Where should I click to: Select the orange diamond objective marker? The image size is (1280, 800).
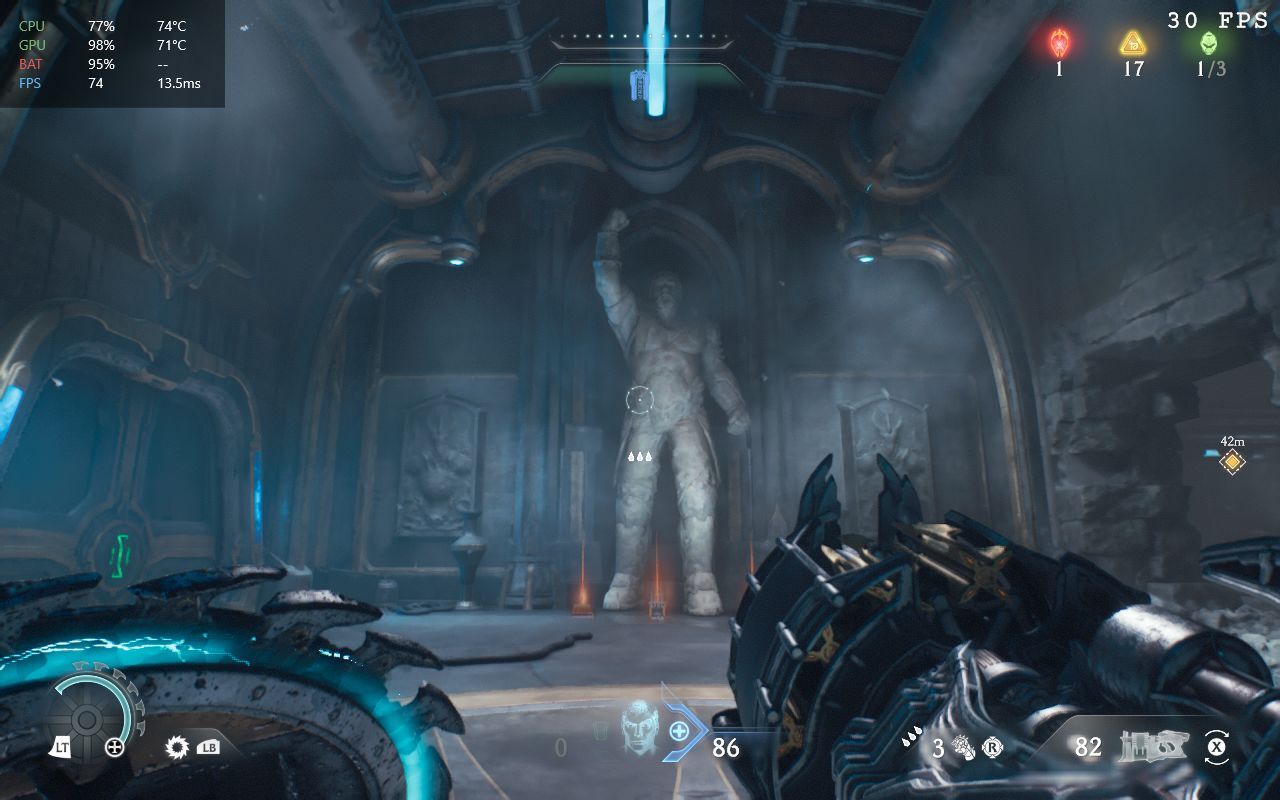(1232, 461)
